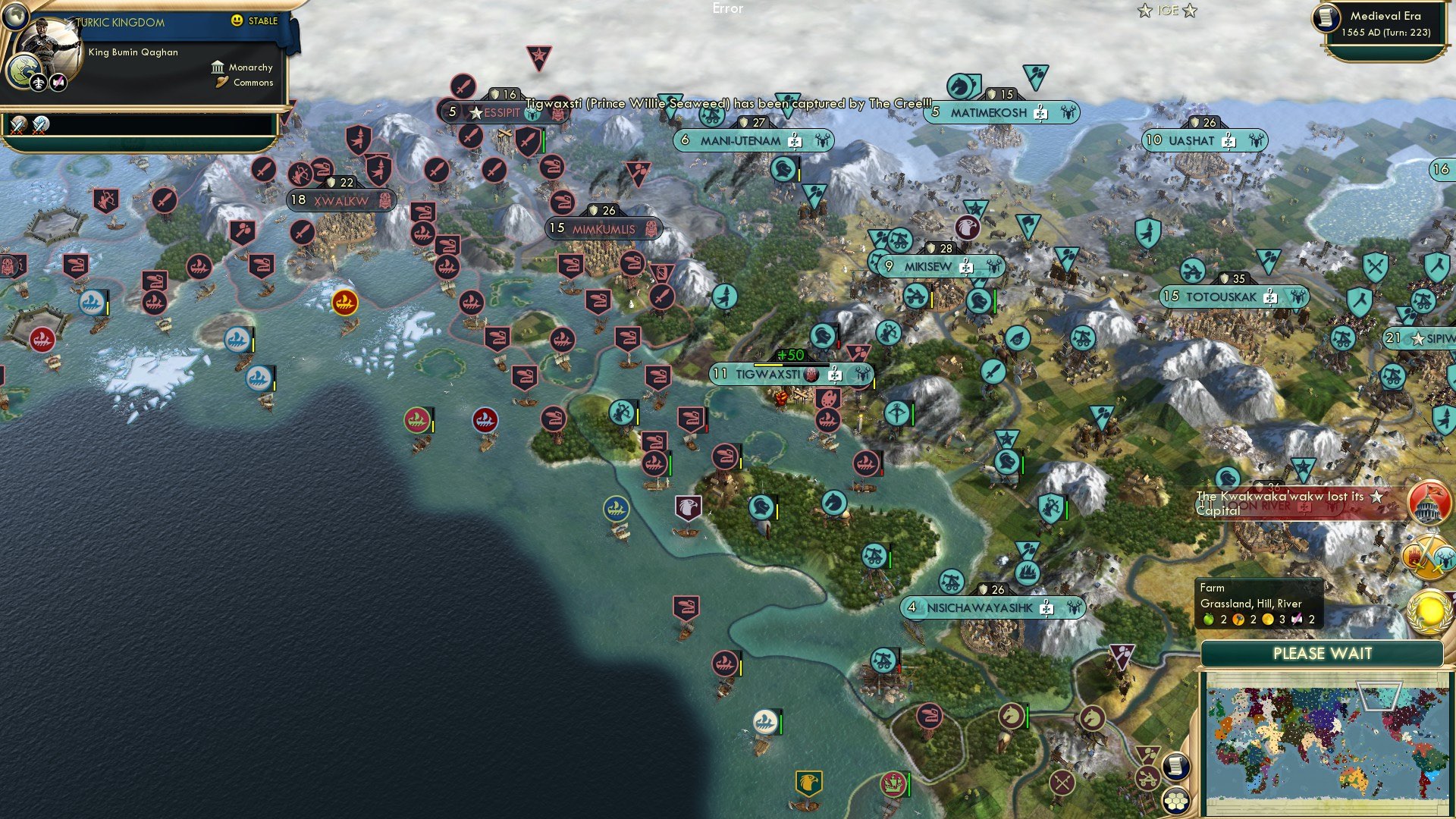The image size is (1456, 819).
Task: View the gold medal notification bubble
Action: tap(1429, 610)
